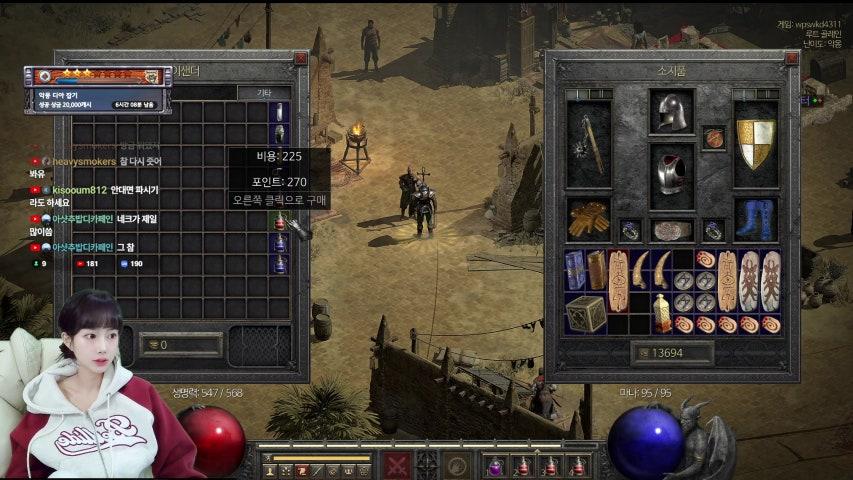Use the purple potion in belt
Image resolution: width=853 pixels, height=480 pixels.
point(496,465)
